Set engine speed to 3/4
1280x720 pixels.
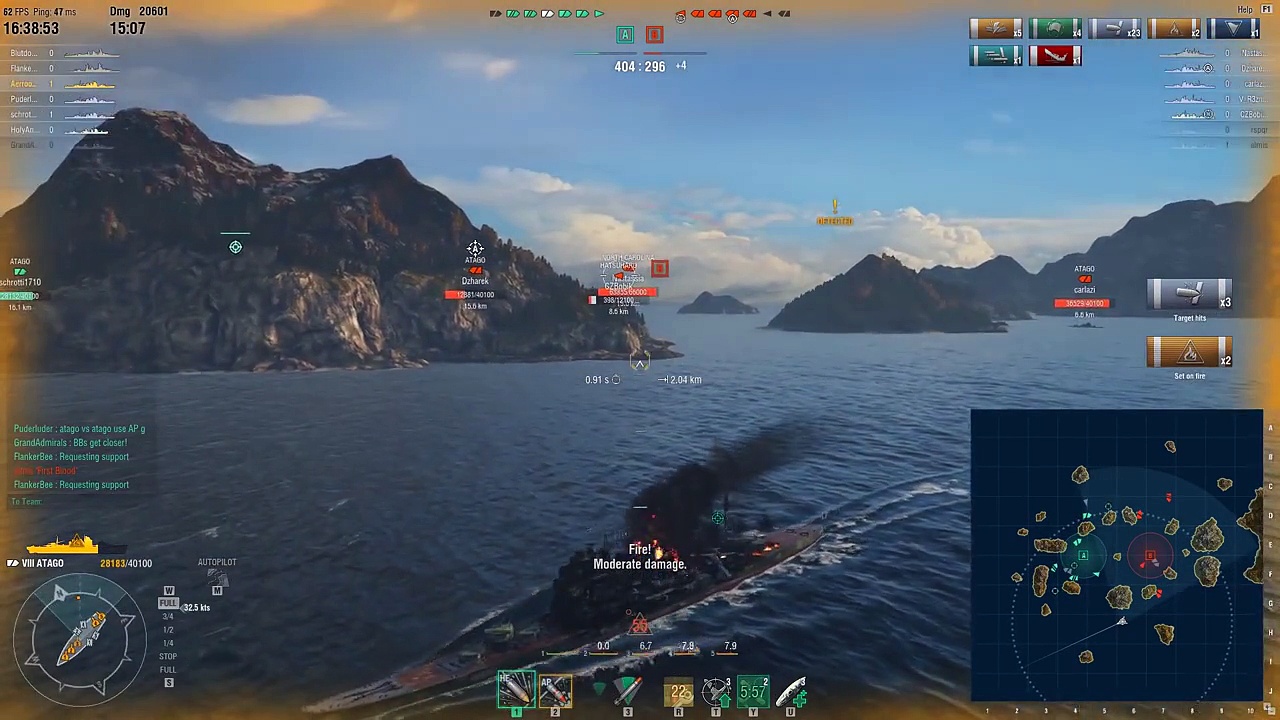point(168,616)
